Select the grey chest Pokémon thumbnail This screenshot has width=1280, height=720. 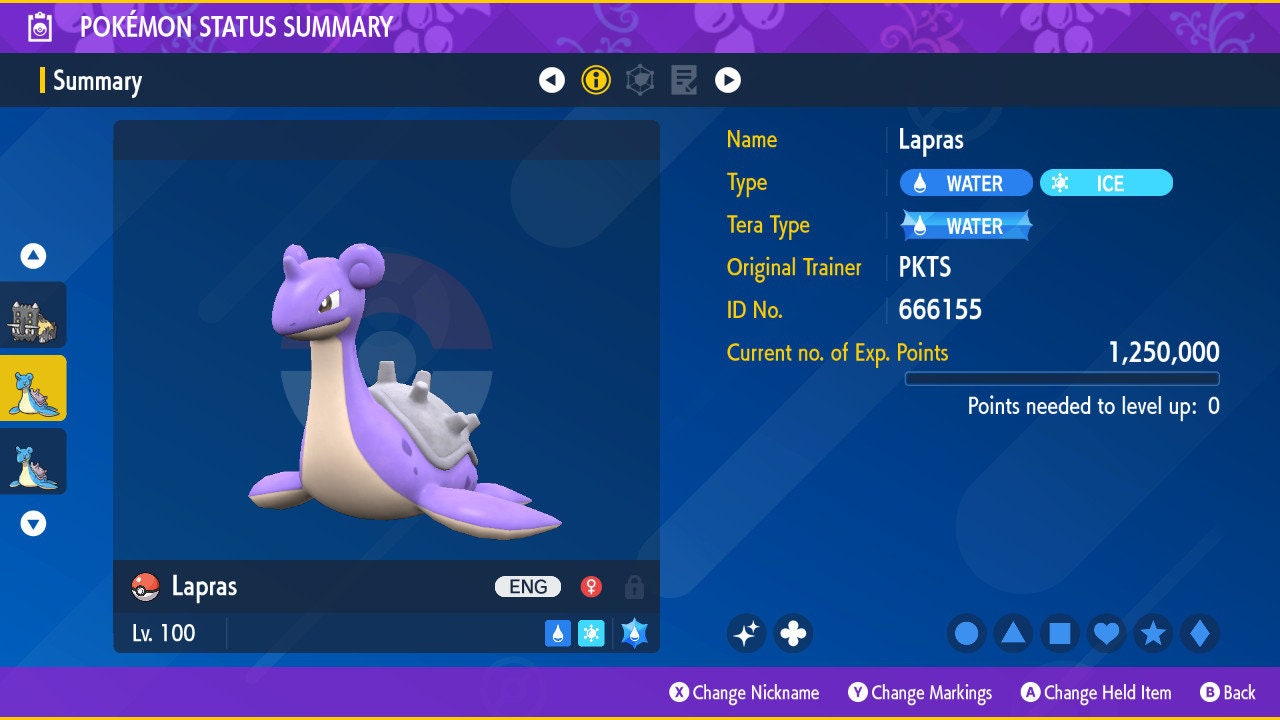coord(33,315)
